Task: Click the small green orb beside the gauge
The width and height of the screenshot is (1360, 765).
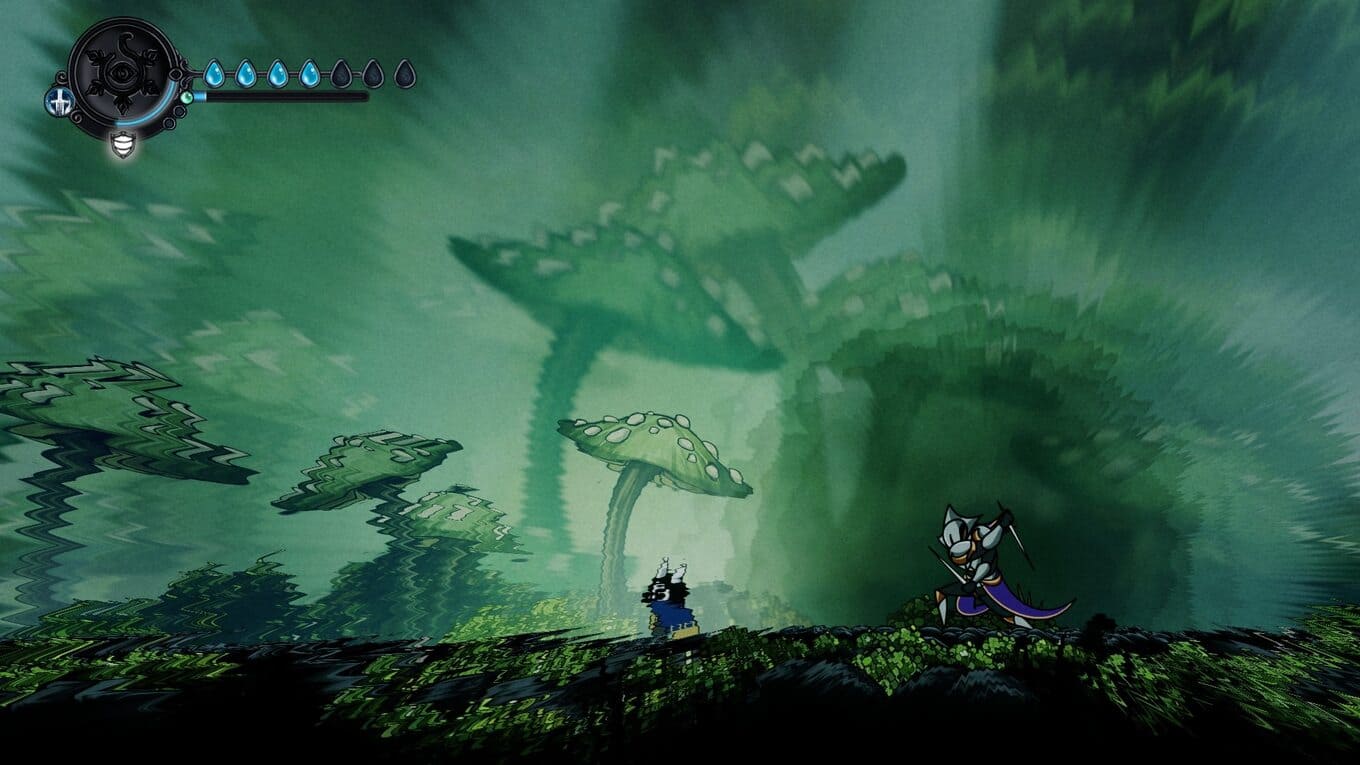Action: pyautogui.click(x=187, y=97)
